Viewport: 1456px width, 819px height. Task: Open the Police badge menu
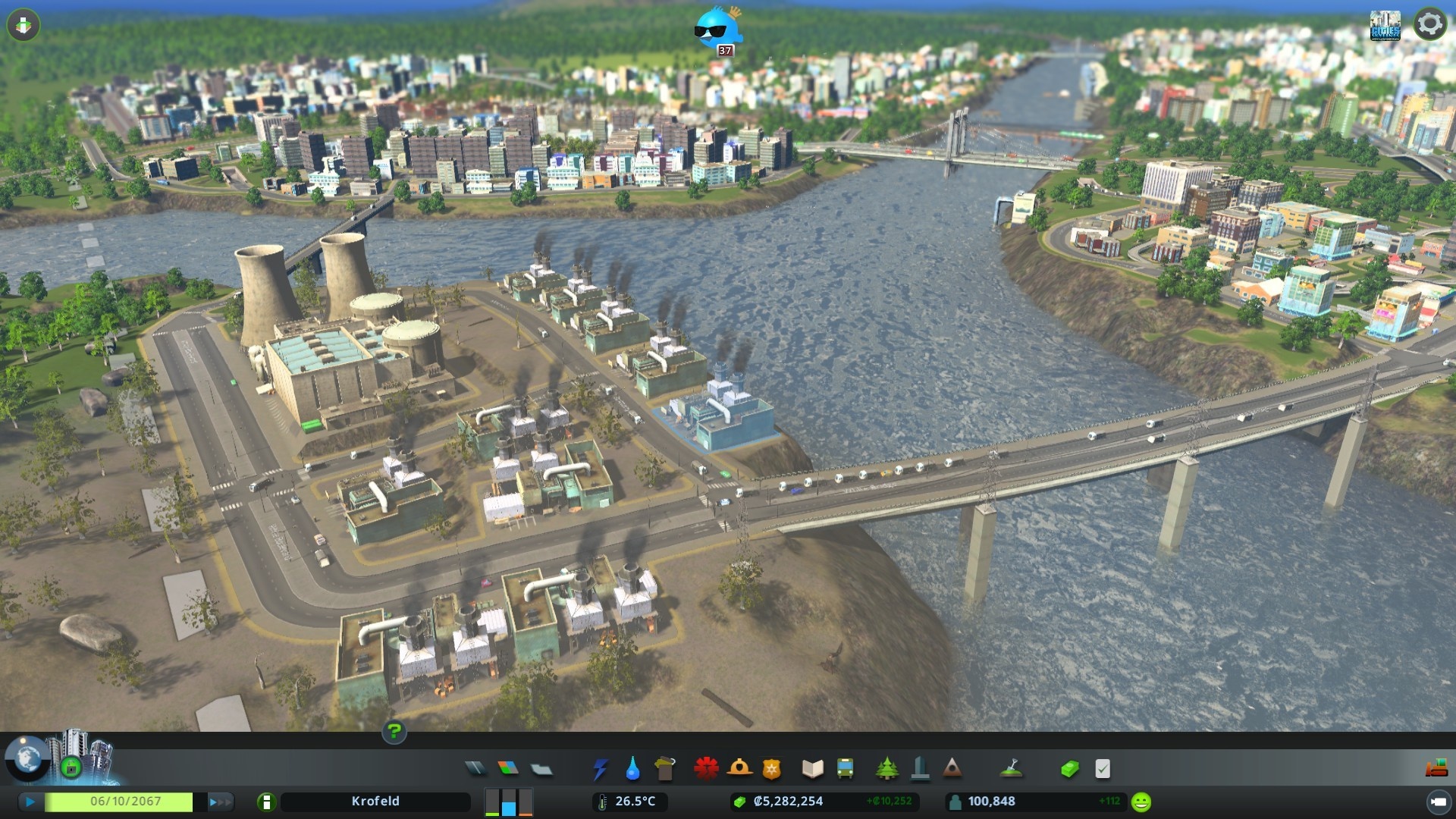pyautogui.click(x=771, y=769)
